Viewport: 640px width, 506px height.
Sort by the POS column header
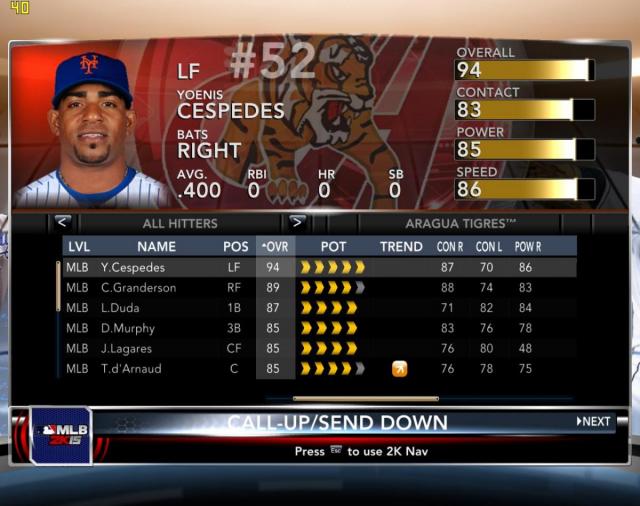point(236,246)
